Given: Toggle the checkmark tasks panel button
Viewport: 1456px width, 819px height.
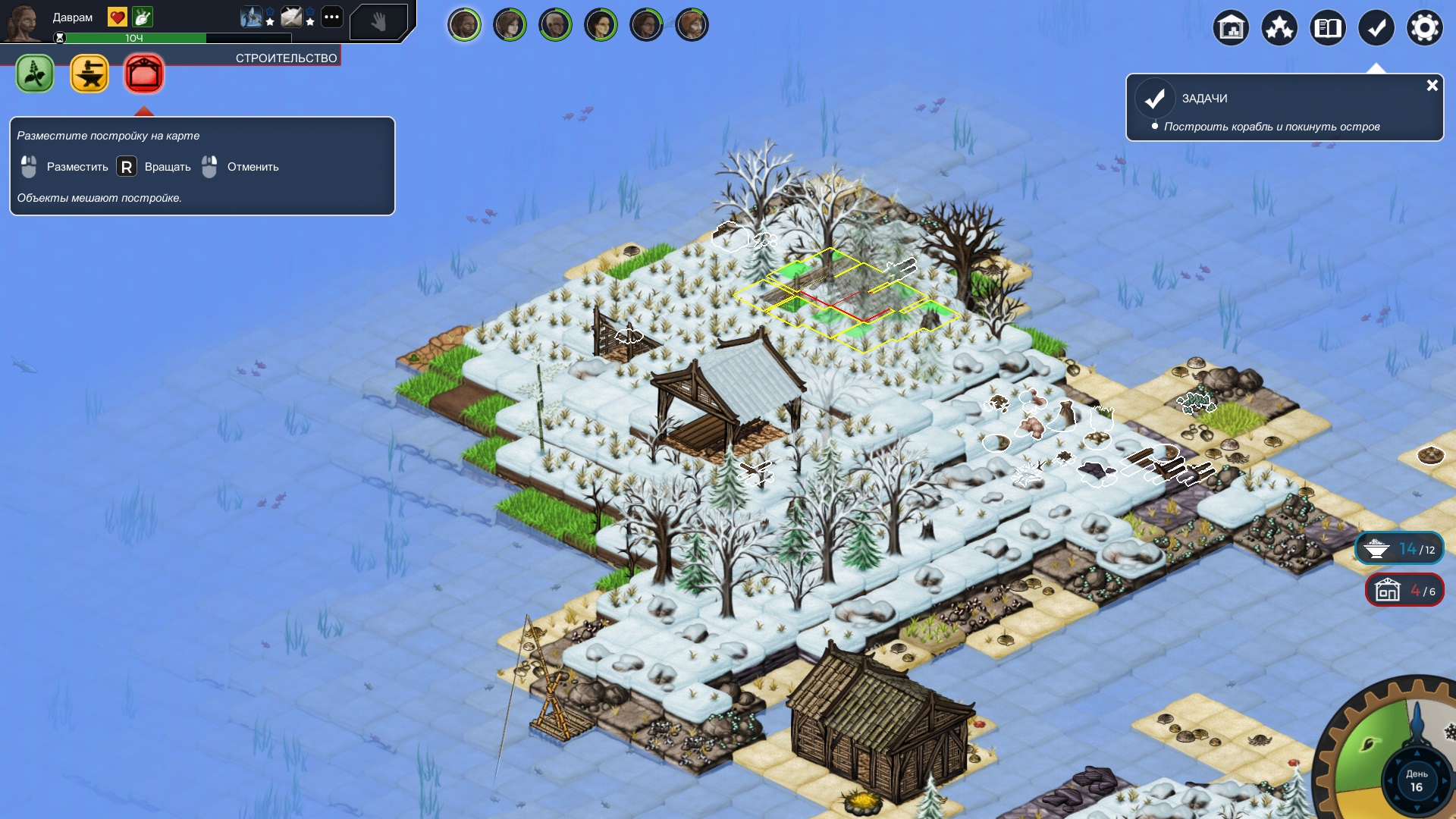Looking at the screenshot, I should click(1376, 29).
